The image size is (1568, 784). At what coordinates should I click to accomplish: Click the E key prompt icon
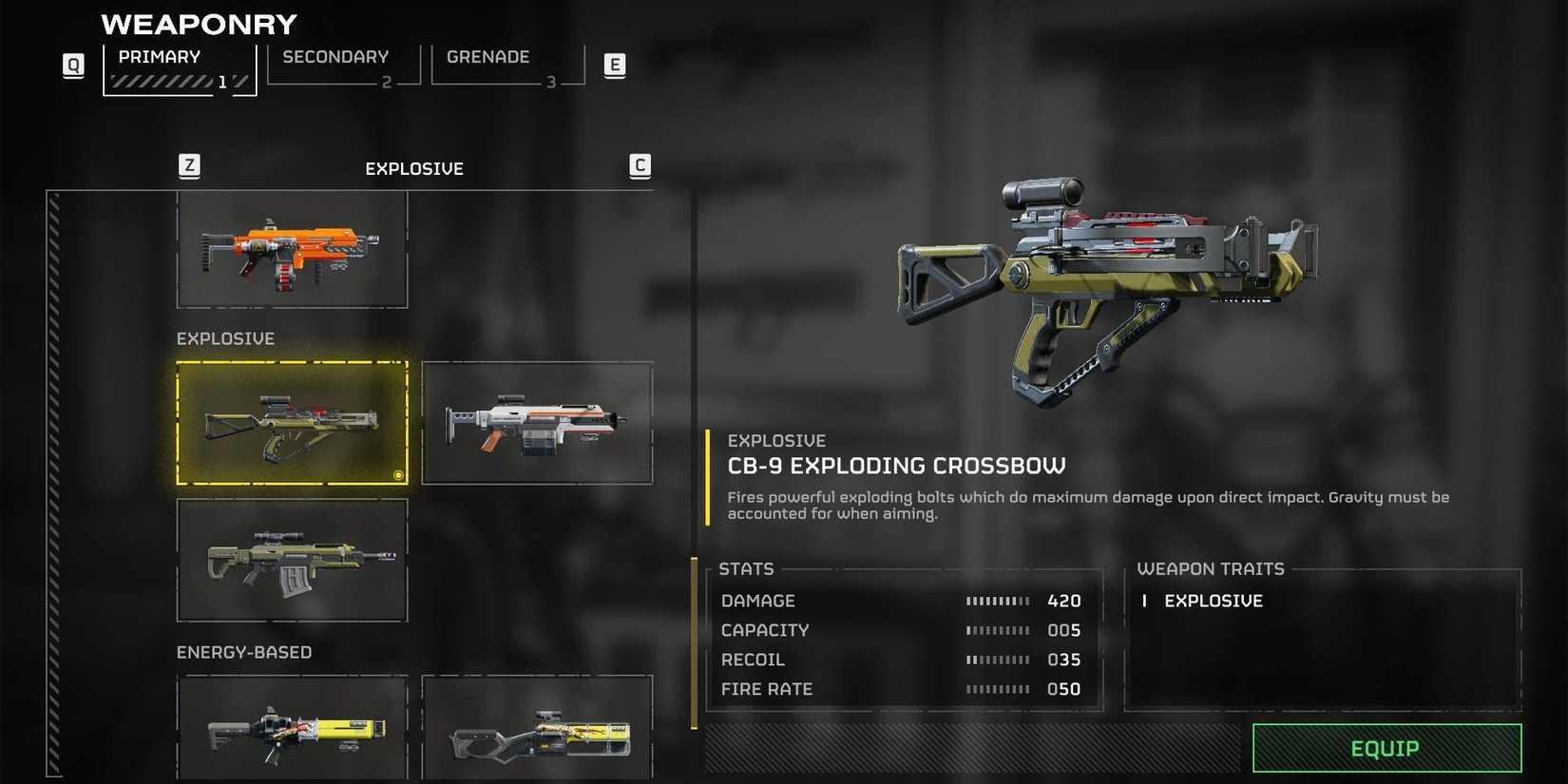tap(615, 65)
